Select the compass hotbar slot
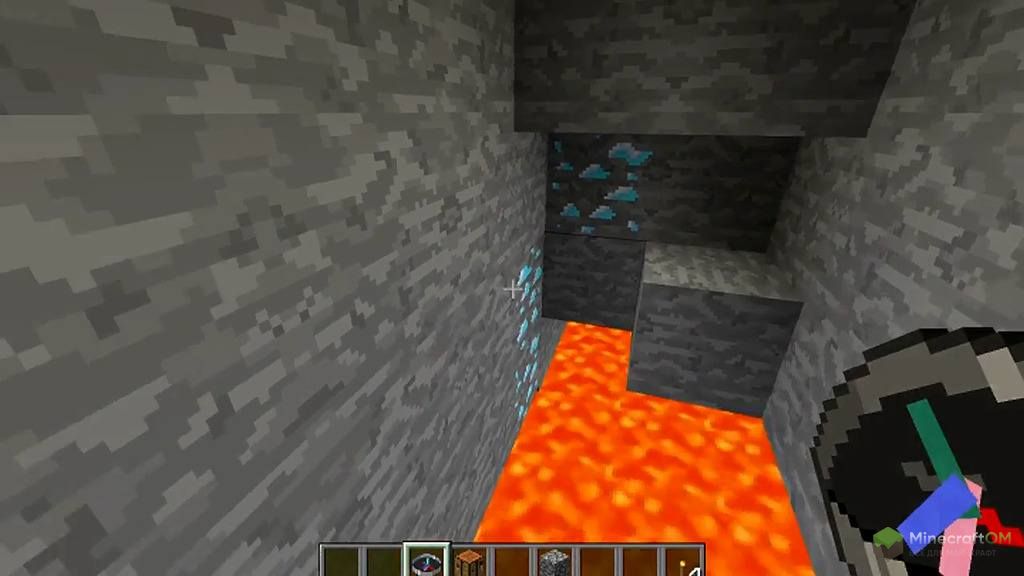Image resolution: width=1024 pixels, height=576 pixels. (425, 562)
